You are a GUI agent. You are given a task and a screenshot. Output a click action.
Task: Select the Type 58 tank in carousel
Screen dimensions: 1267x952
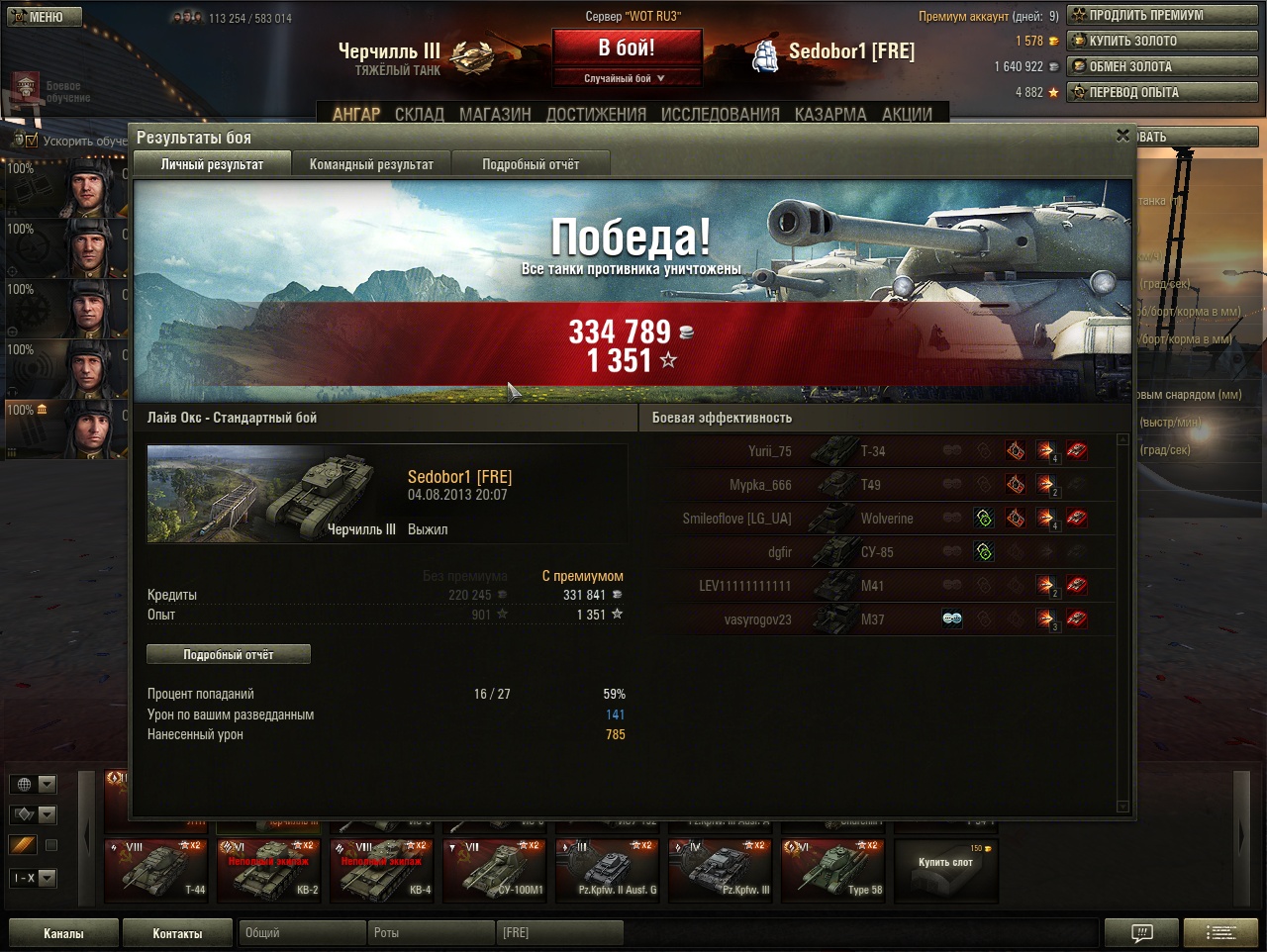pyautogui.click(x=832, y=870)
